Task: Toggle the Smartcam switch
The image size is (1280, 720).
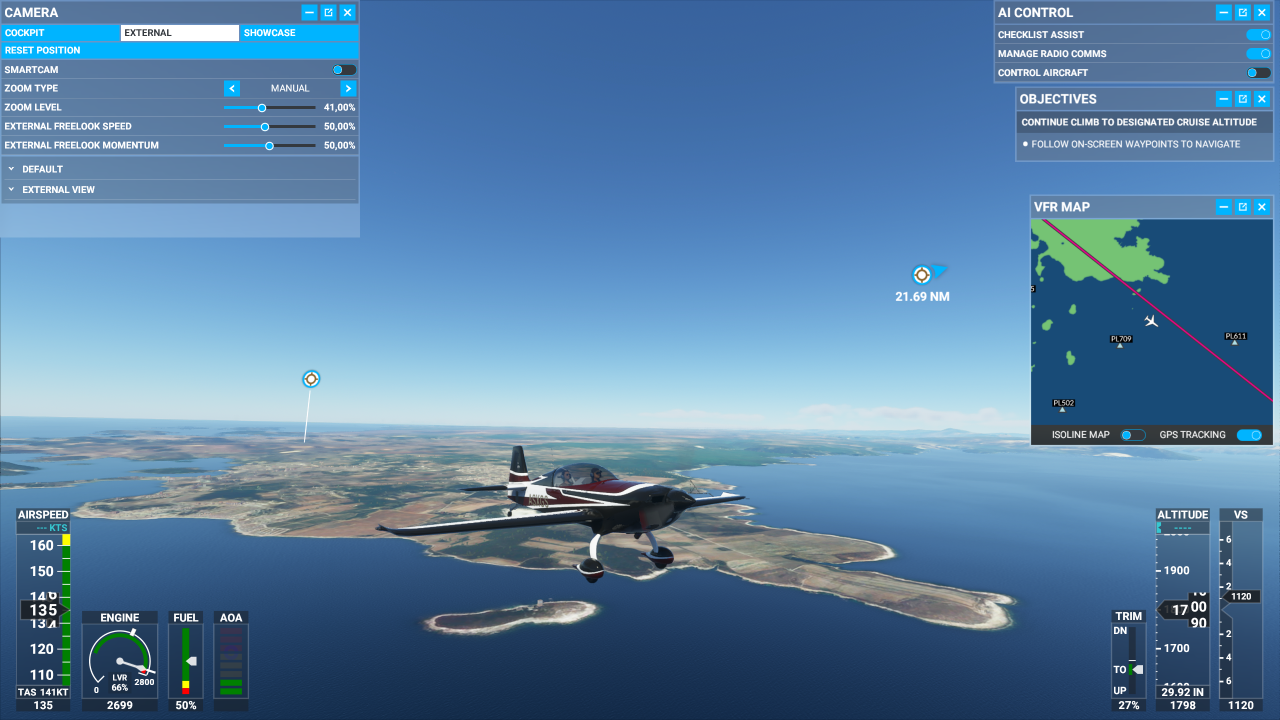Action: [344, 70]
